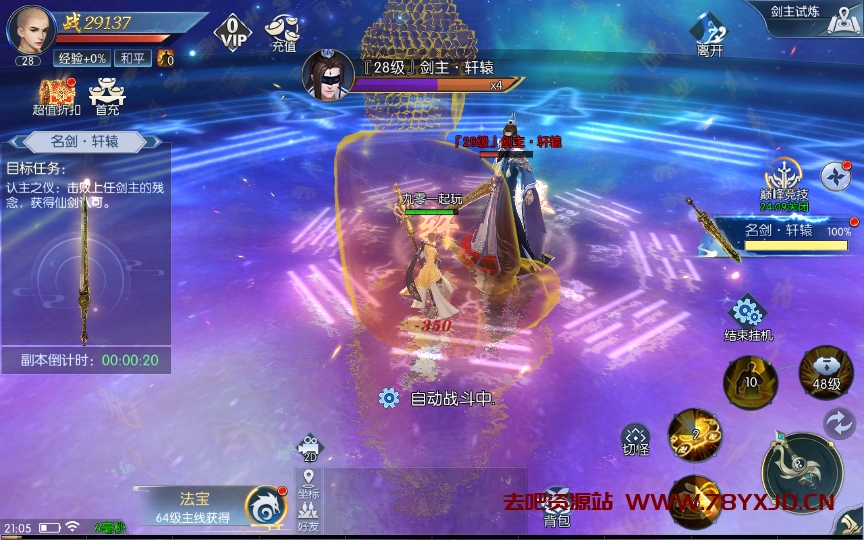Open the 法宝 dragon treasure icon
The width and height of the screenshot is (864, 540).
click(265, 506)
